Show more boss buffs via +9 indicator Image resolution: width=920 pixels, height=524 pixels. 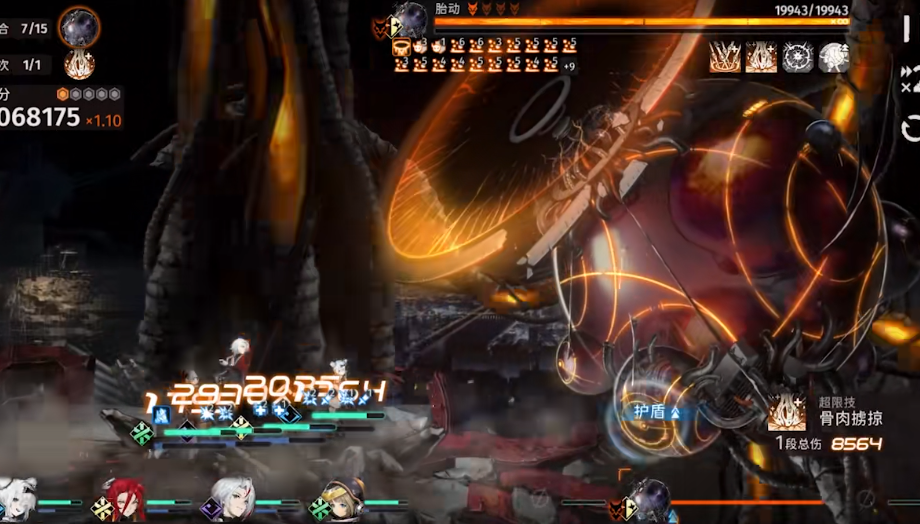(x=569, y=66)
